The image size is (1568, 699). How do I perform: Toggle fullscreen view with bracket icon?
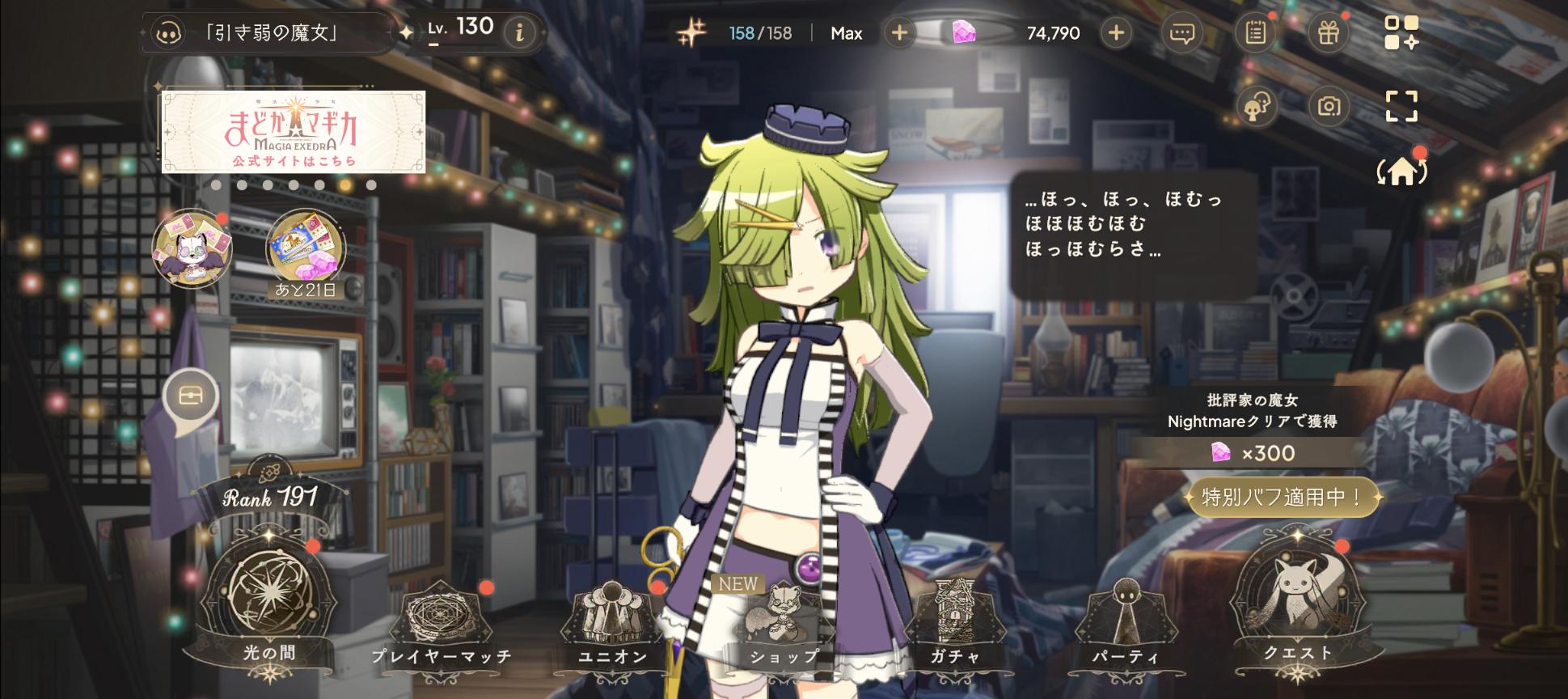point(1401,106)
